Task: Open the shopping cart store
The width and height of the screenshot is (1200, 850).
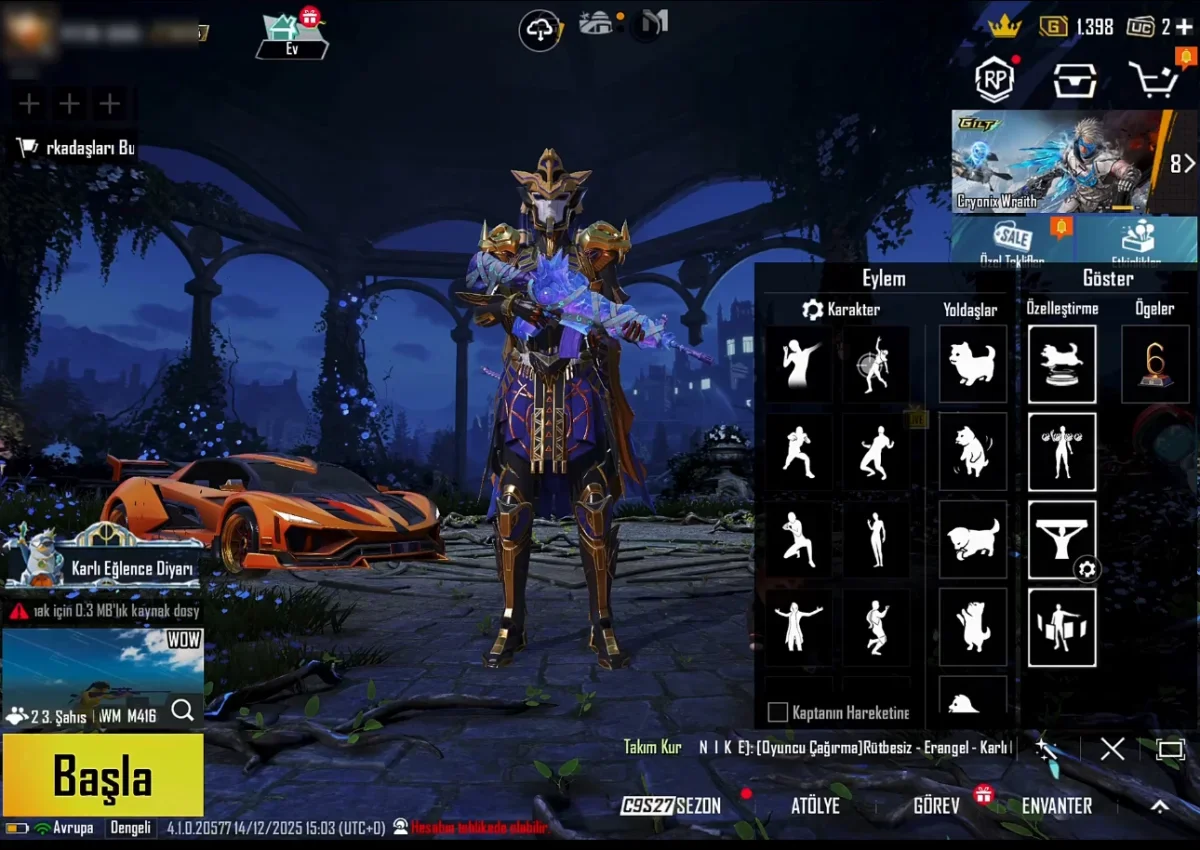Action: (1156, 80)
